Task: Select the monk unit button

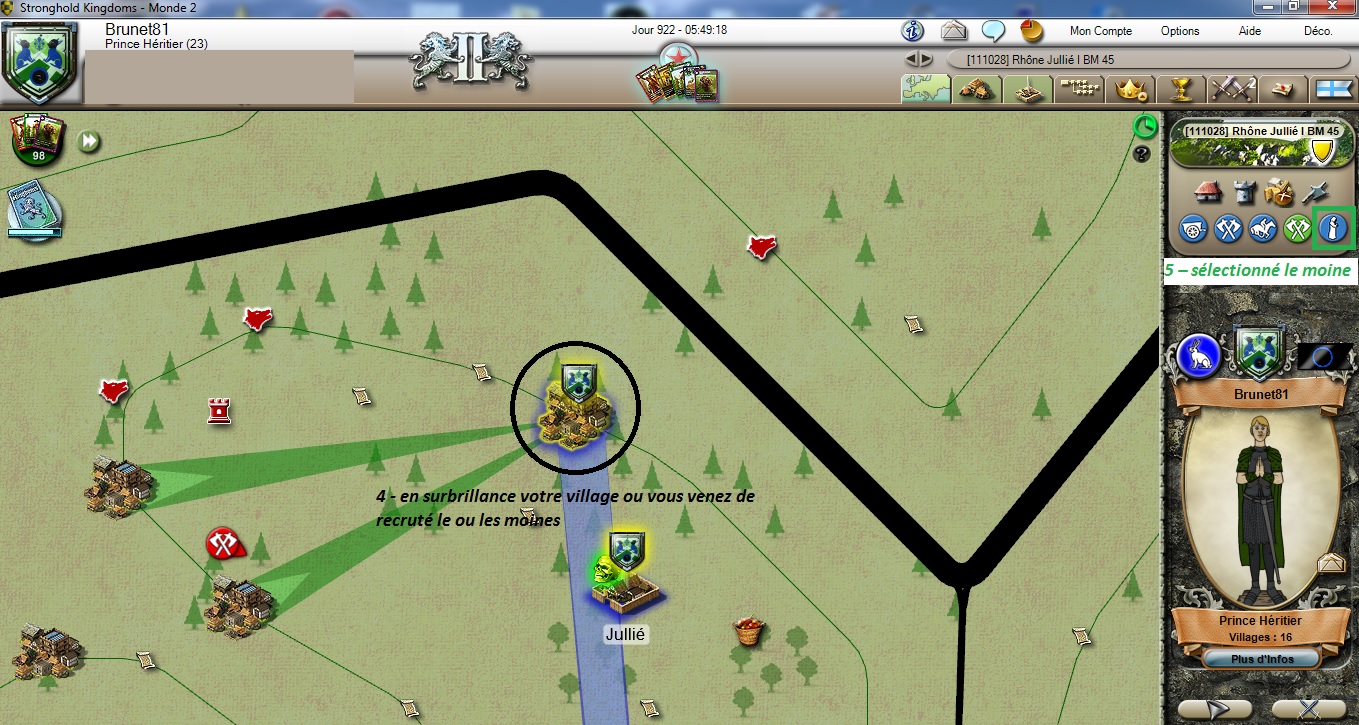Action: [x=1332, y=228]
